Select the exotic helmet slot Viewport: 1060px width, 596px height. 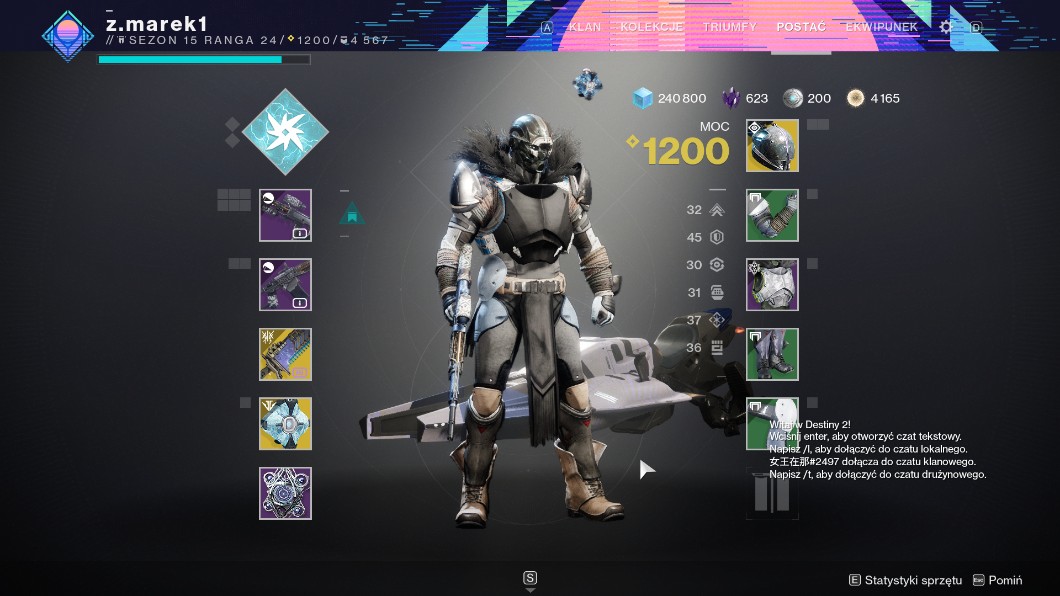click(772, 146)
